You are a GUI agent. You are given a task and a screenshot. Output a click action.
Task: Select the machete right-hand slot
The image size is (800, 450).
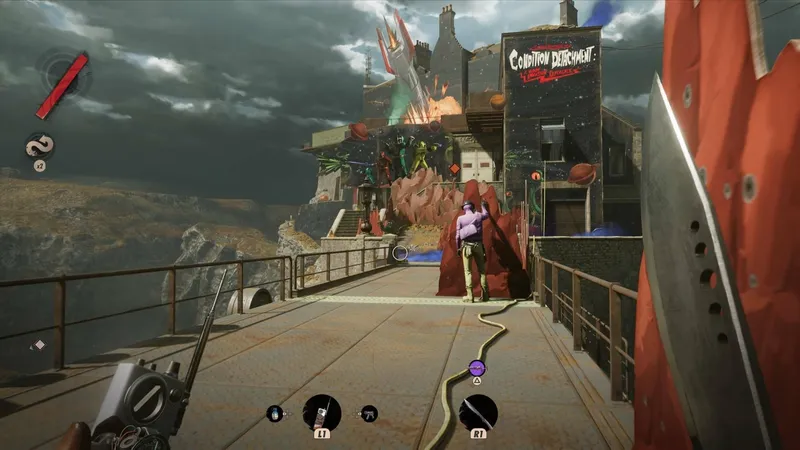click(478, 411)
